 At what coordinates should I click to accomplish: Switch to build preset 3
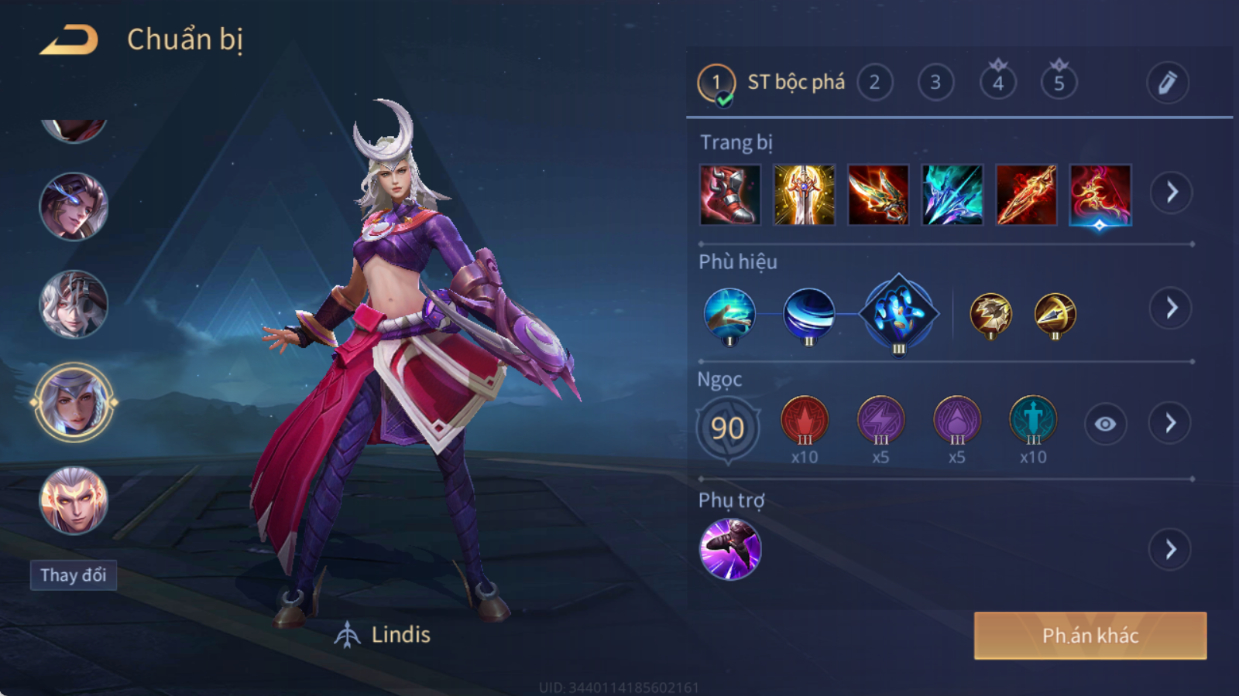coord(936,82)
